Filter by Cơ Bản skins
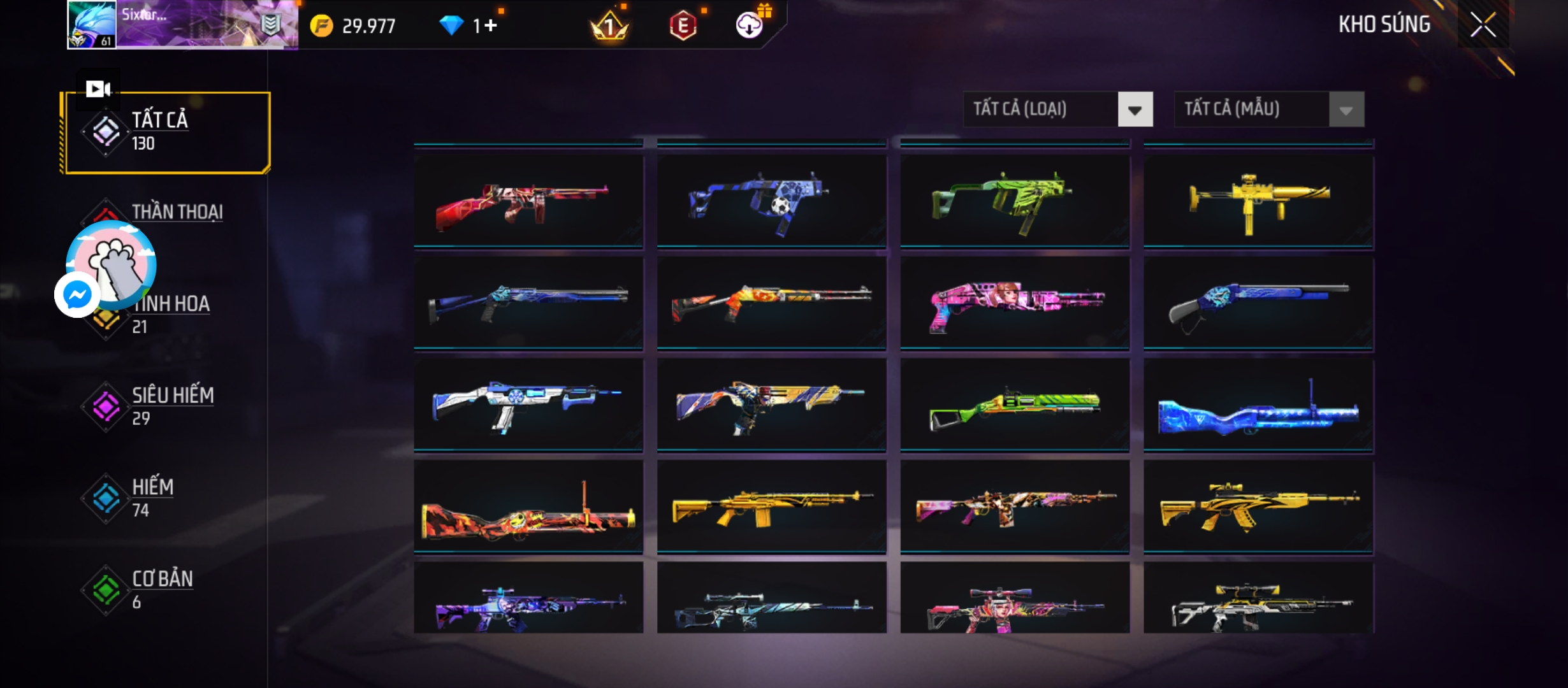 162,589
